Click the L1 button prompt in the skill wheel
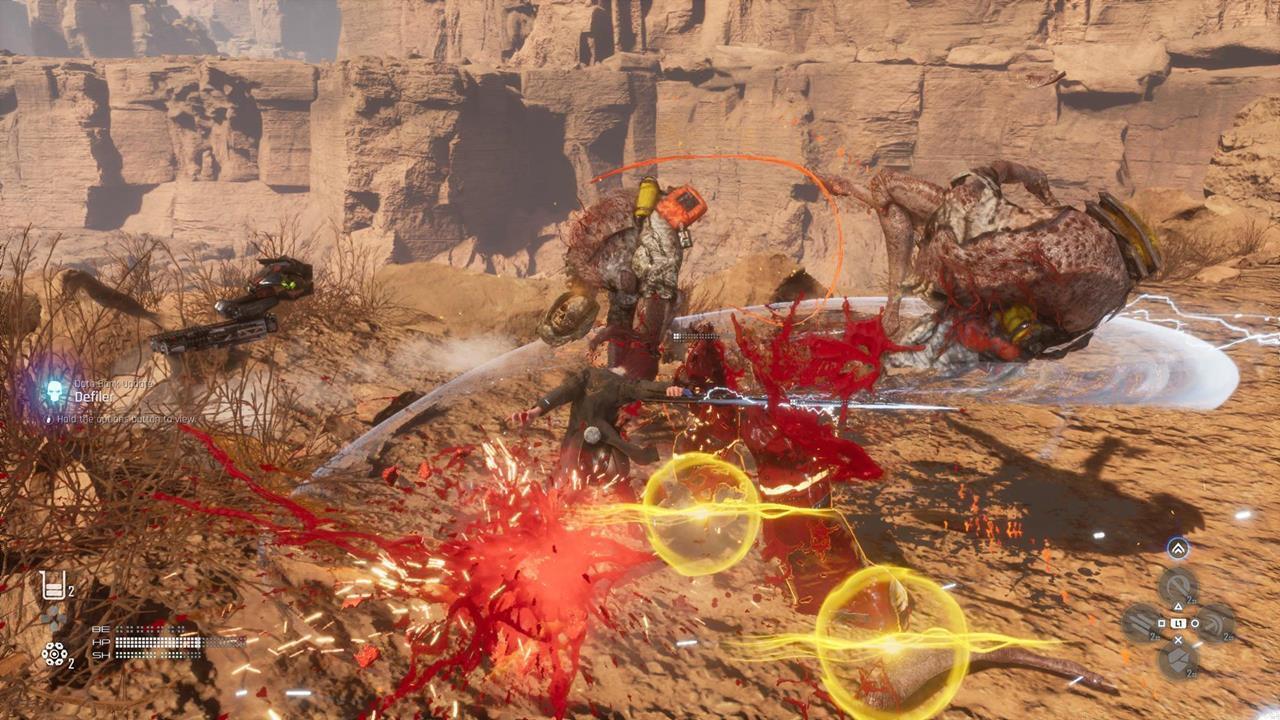Viewport: 1280px width, 720px height. [1178, 622]
